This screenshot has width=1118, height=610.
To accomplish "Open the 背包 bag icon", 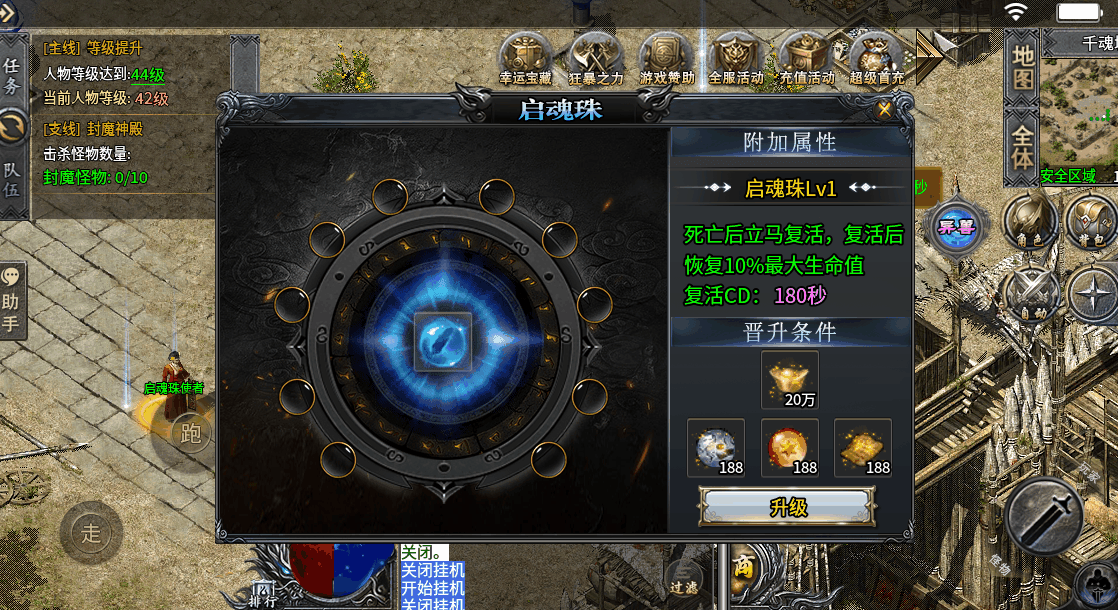I will [x=1091, y=221].
